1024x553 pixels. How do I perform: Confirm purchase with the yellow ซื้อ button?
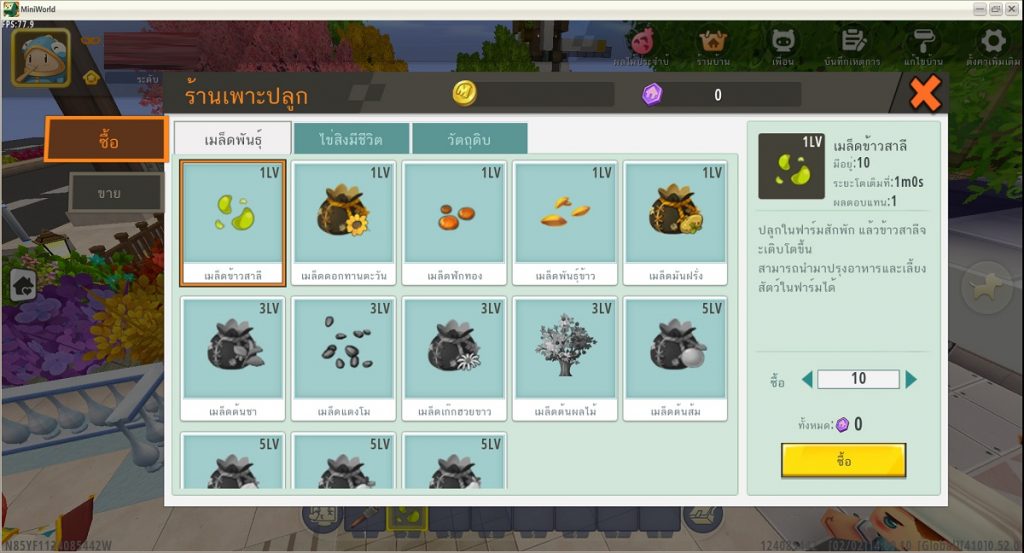tap(843, 460)
